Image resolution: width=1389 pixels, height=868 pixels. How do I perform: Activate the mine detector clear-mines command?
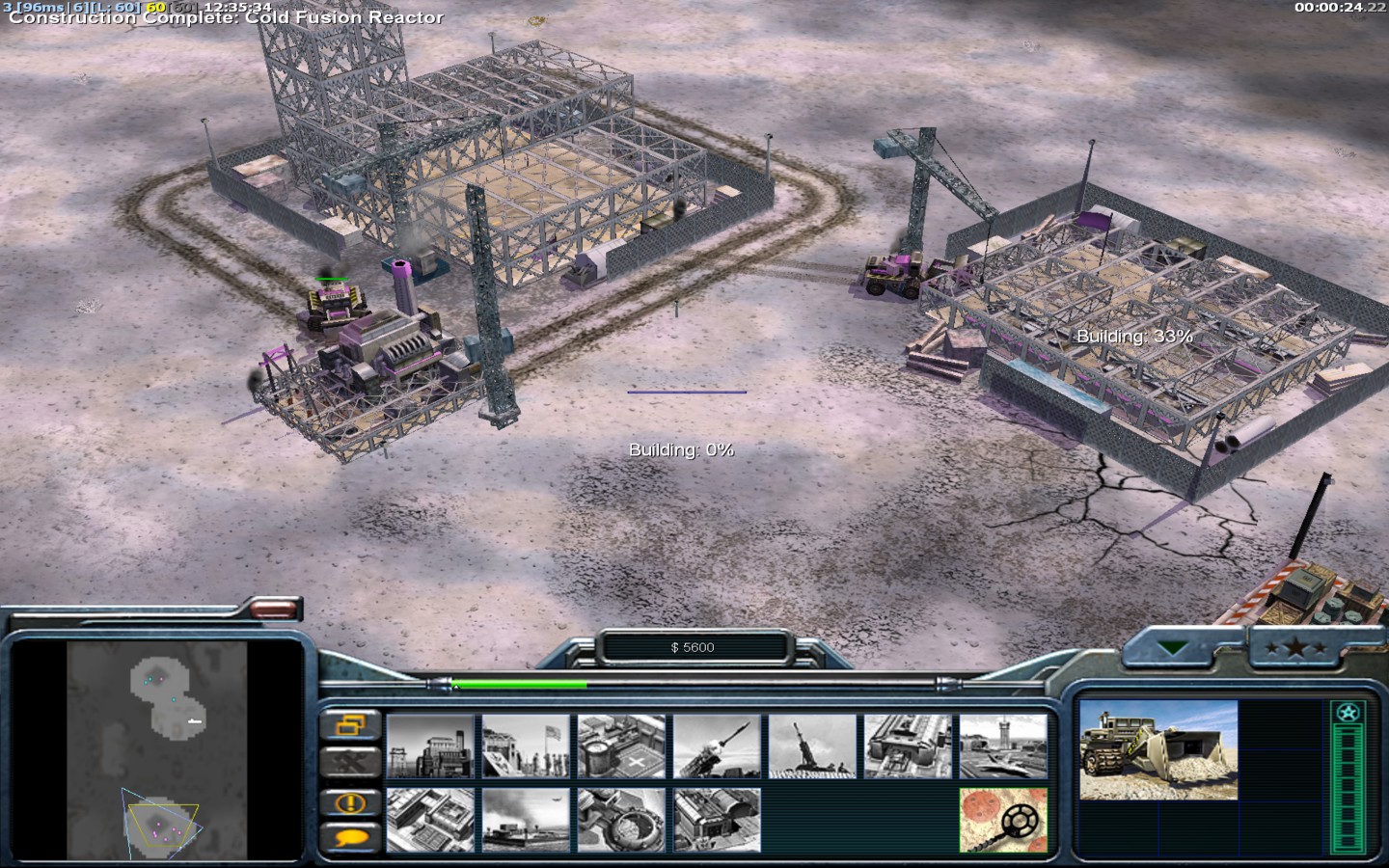1003,820
